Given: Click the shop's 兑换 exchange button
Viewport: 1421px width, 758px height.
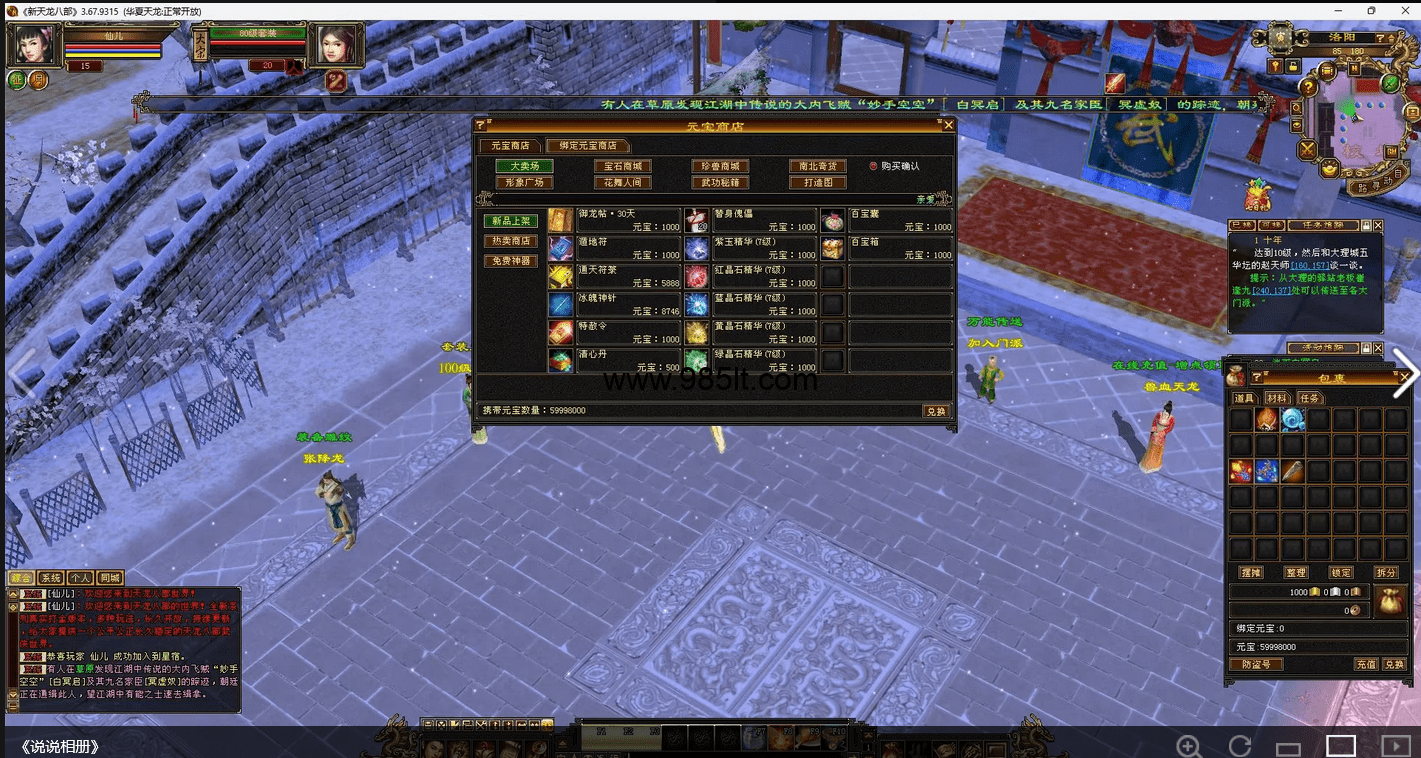Looking at the screenshot, I should point(935,411).
